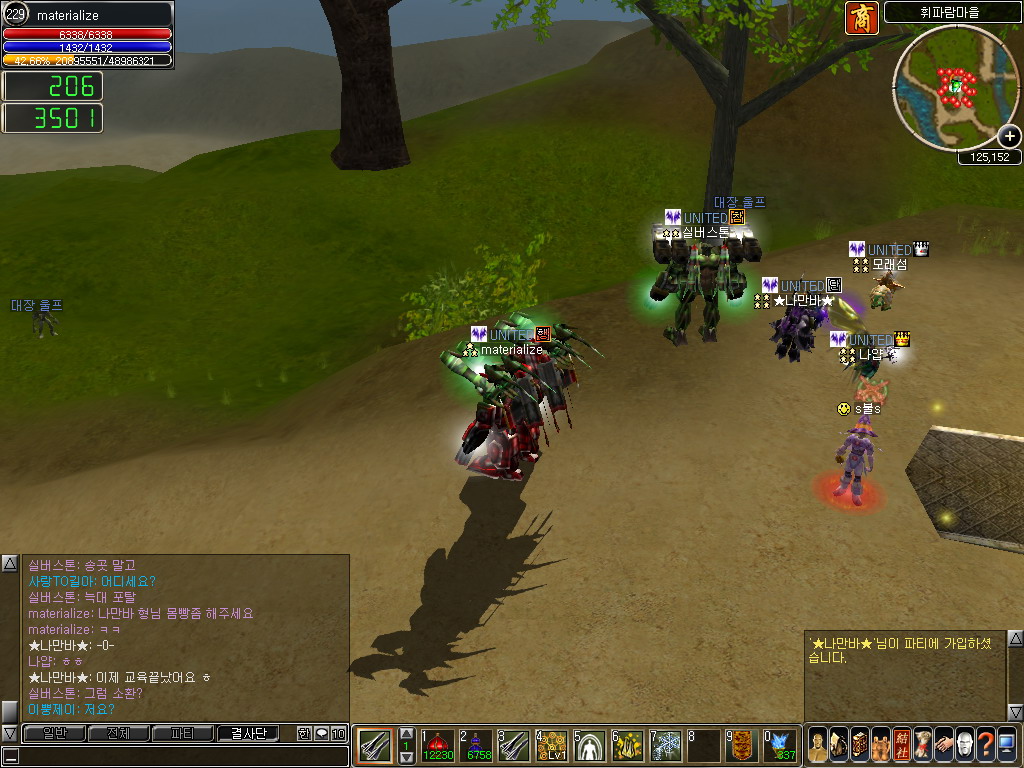Open the 파티 chat tab
The height and width of the screenshot is (768, 1024).
(183, 733)
